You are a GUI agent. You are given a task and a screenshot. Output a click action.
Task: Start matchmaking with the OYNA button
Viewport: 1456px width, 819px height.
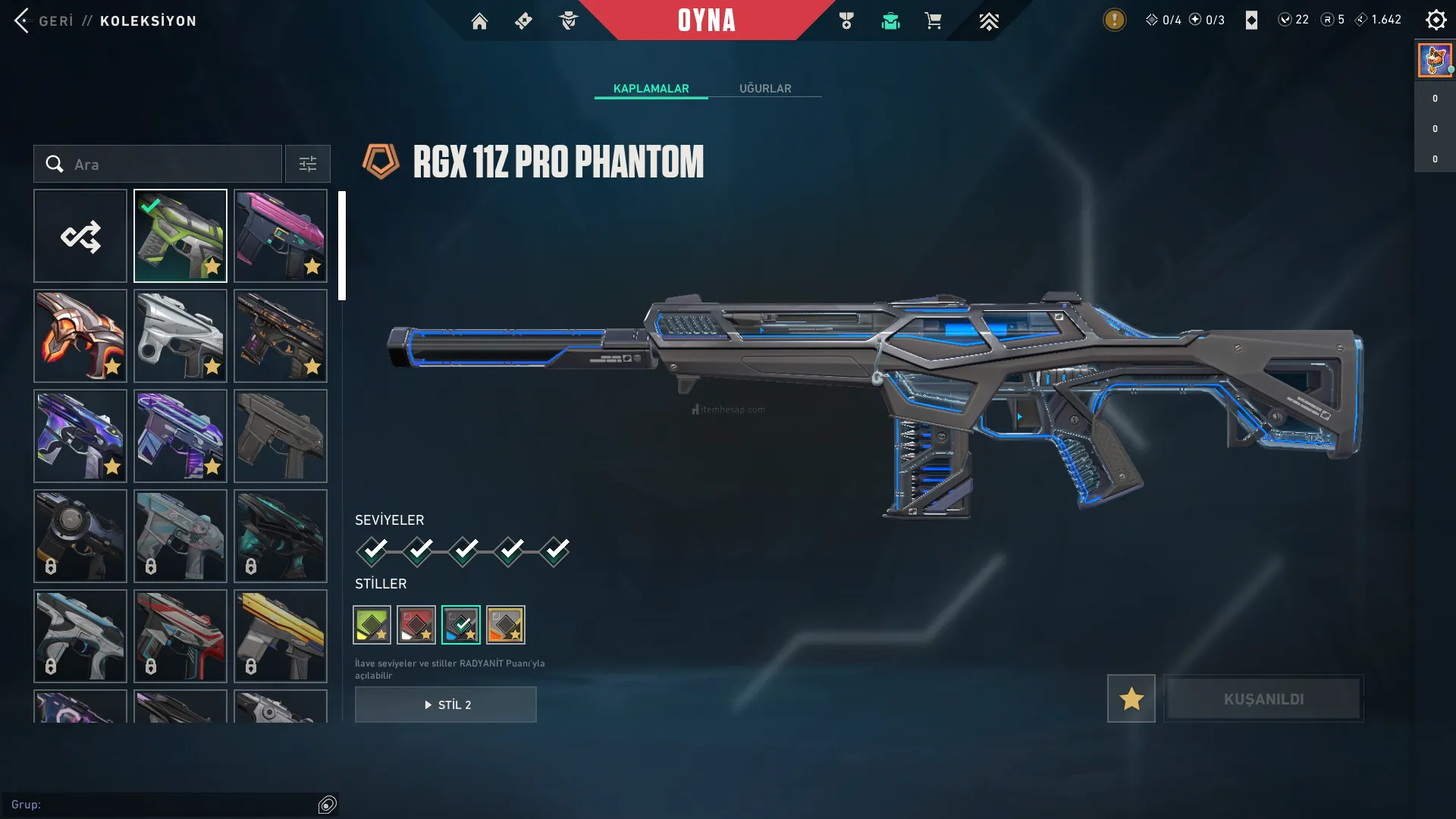click(x=706, y=20)
